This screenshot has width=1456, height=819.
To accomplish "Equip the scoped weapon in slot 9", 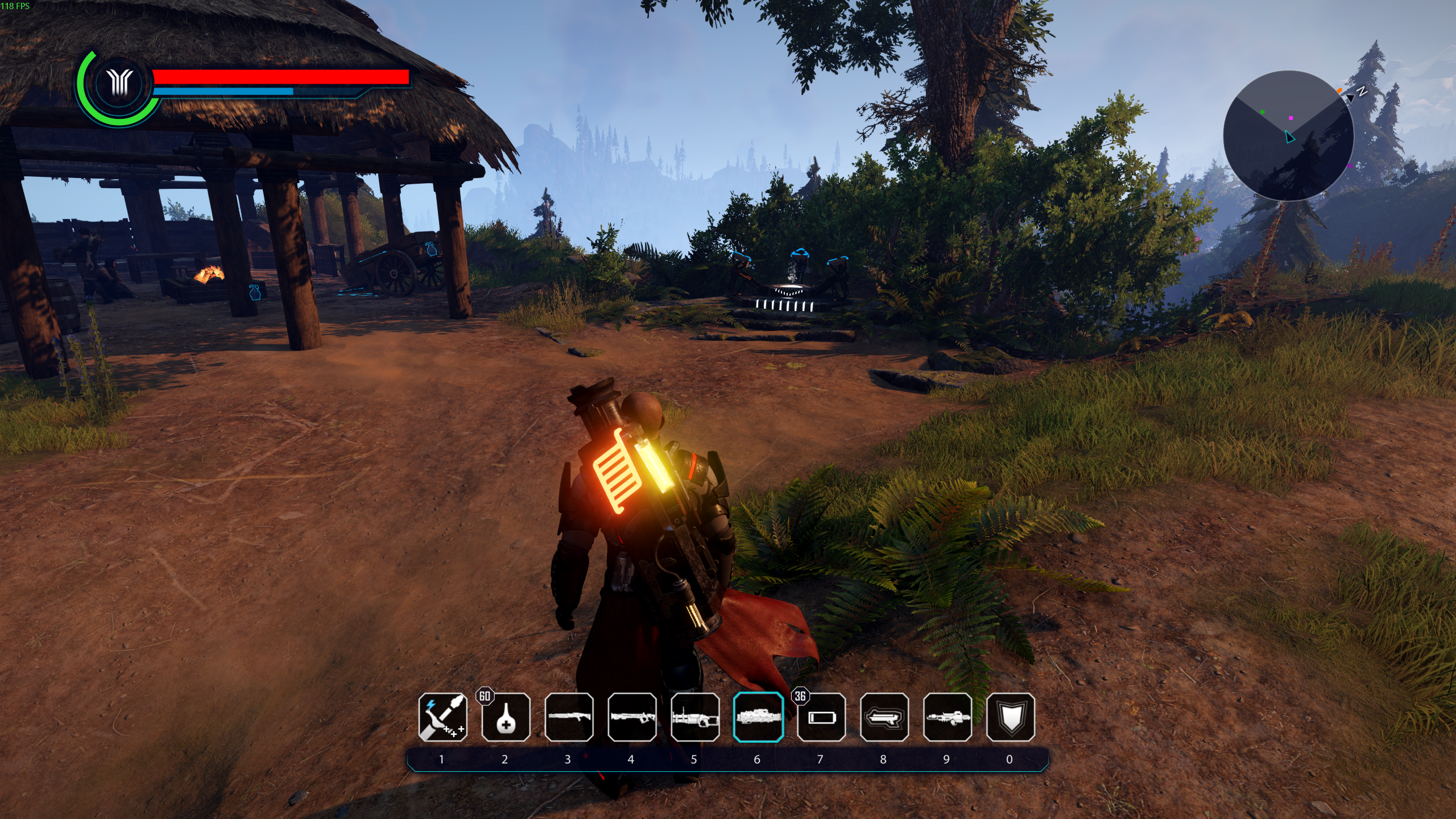I will (x=948, y=717).
